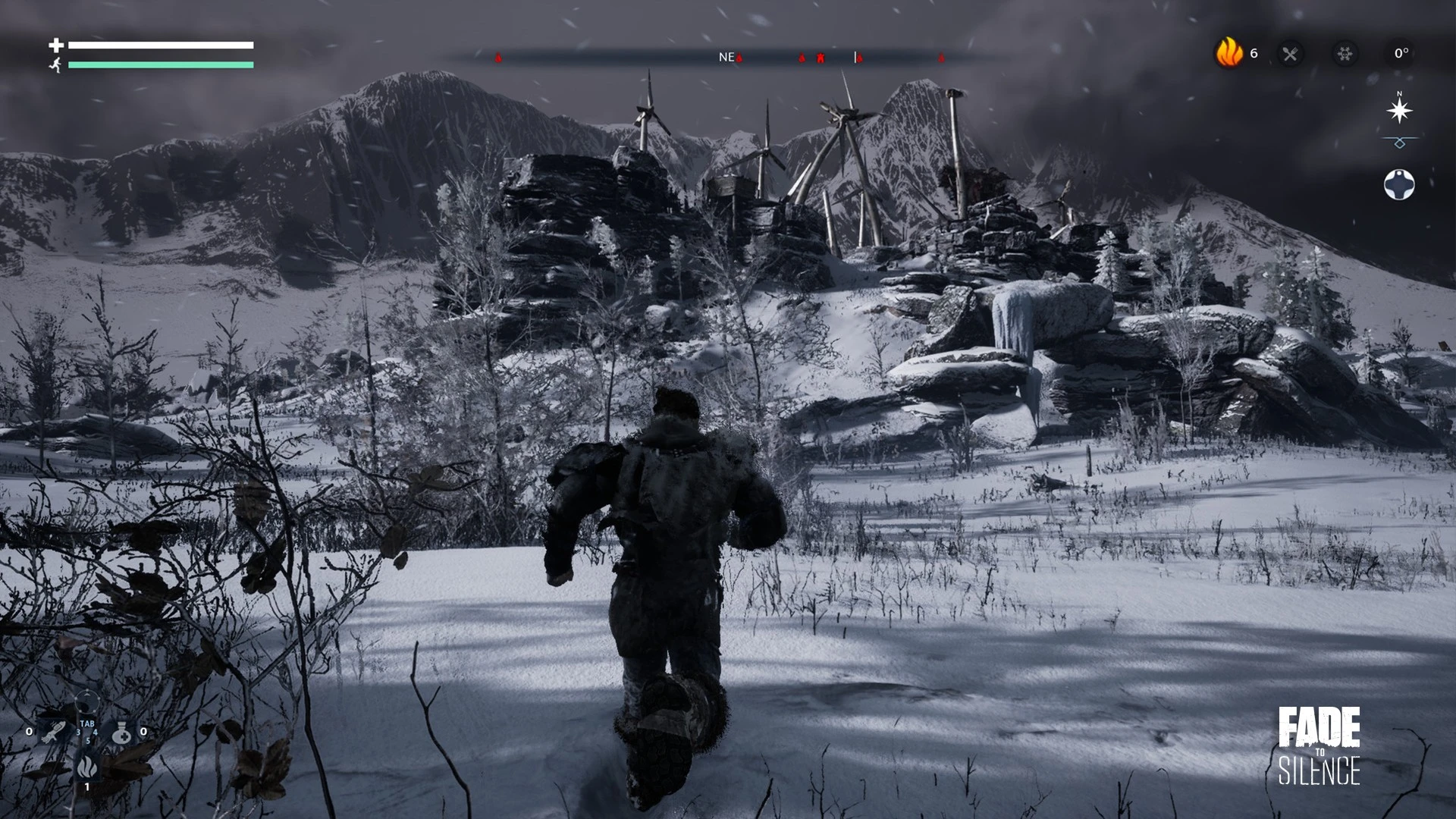Click the north compass star icon
This screenshot has width=1456, height=819.
1399,111
